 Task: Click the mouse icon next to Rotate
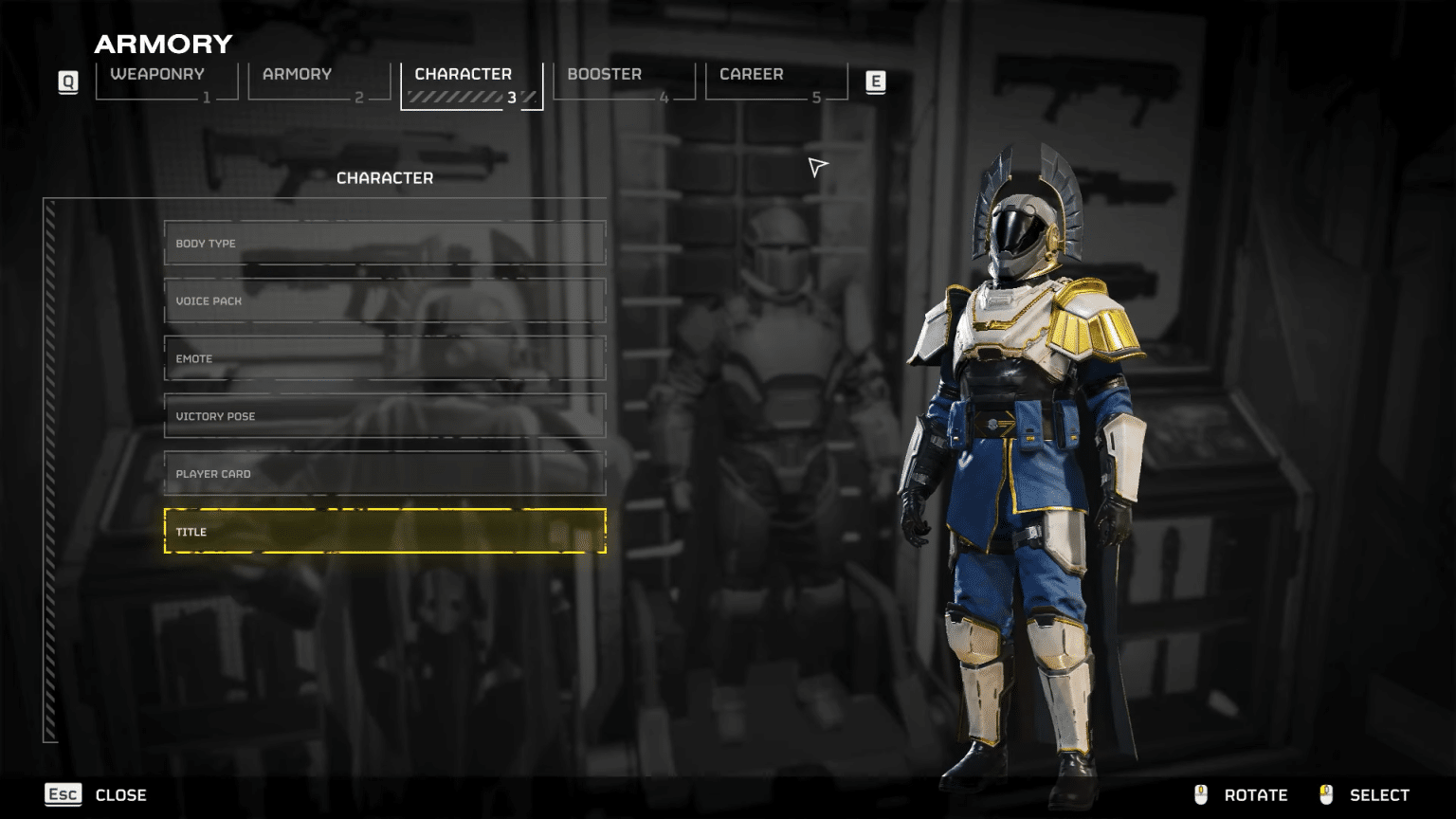[x=1201, y=794]
